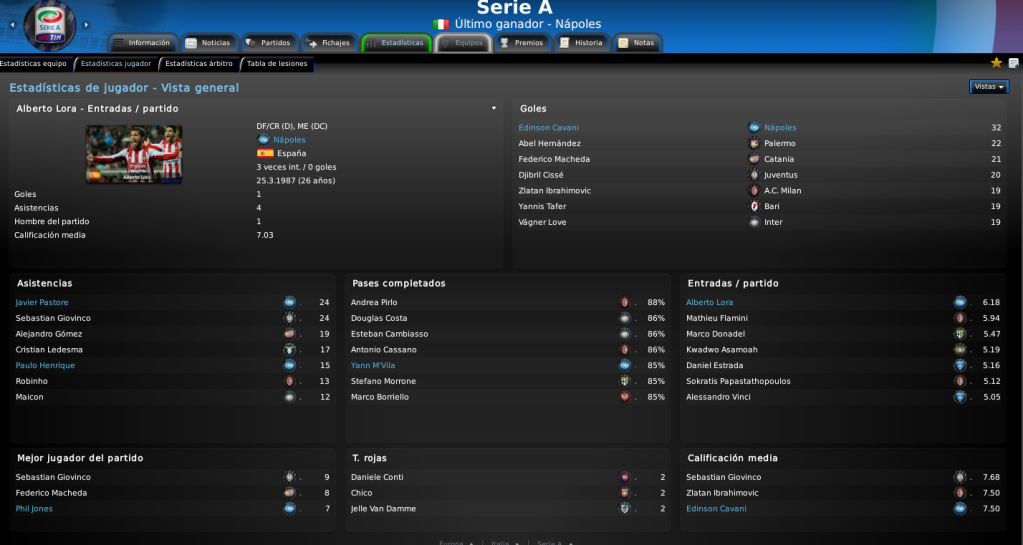
Task: Switch to the Notas tab
Action: click(637, 43)
